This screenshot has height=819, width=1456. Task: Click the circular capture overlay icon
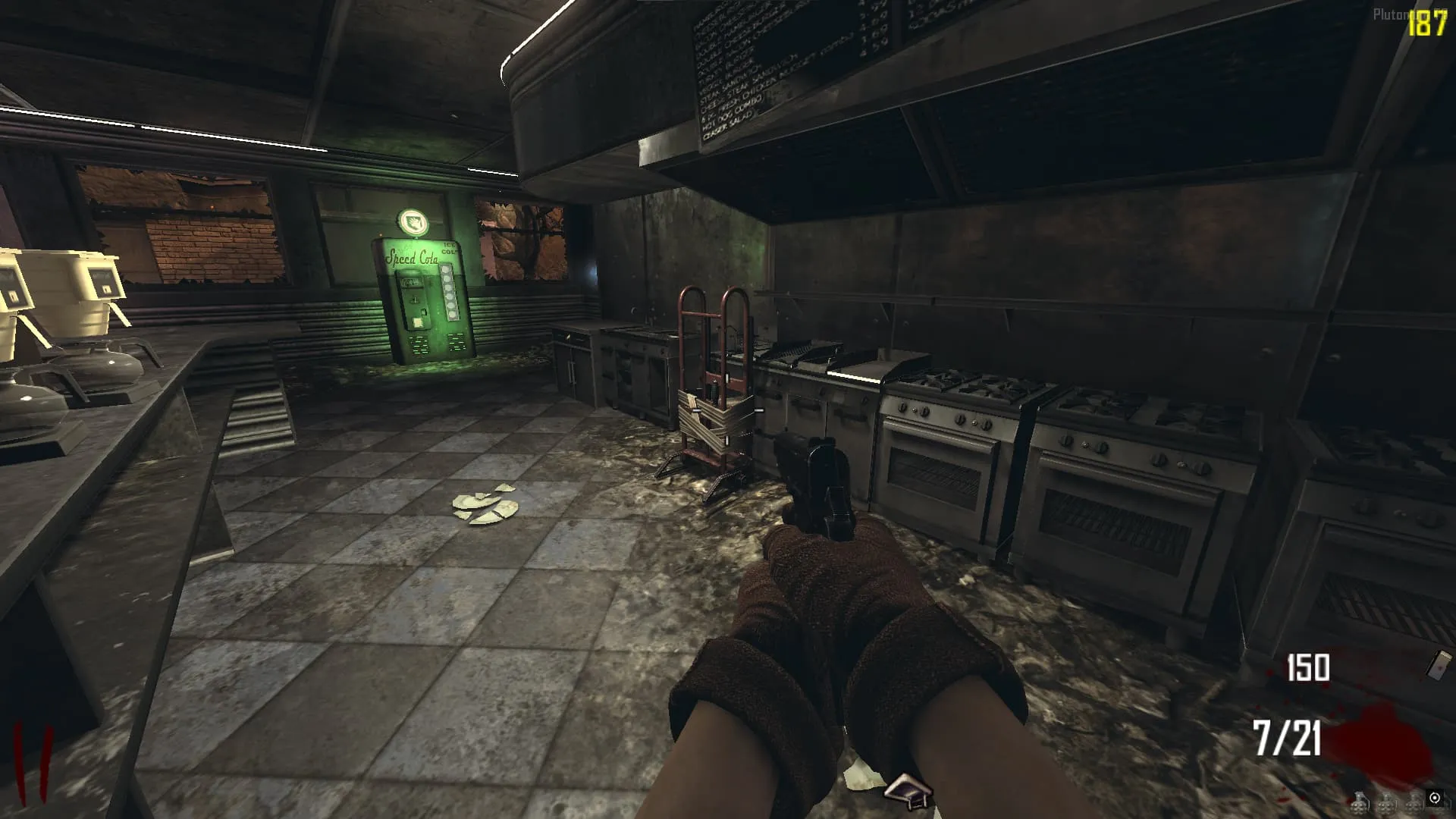[1435, 798]
